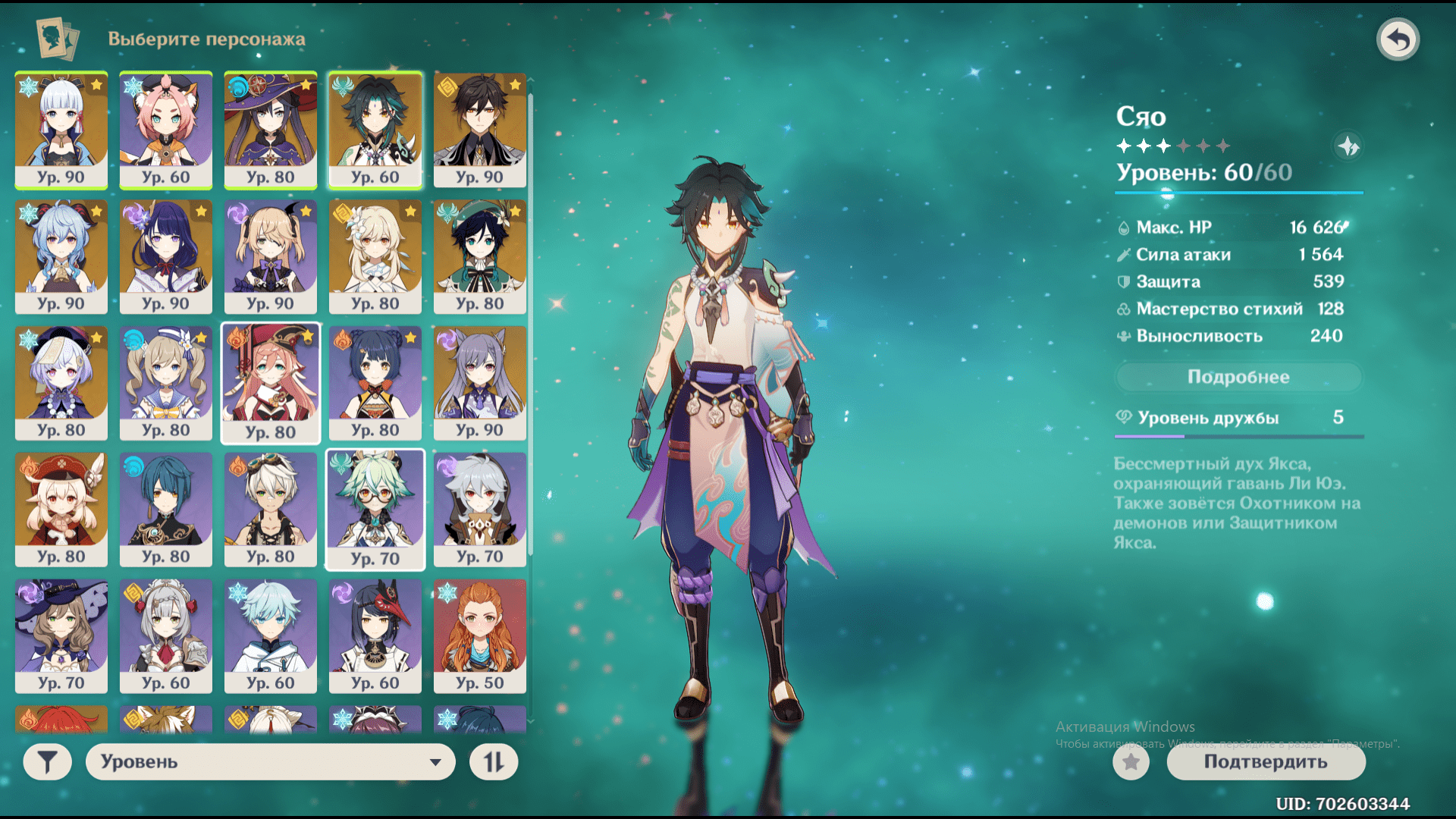Confirm selection with the Подтвердить button
The height and width of the screenshot is (819, 1456).
click(x=1266, y=761)
